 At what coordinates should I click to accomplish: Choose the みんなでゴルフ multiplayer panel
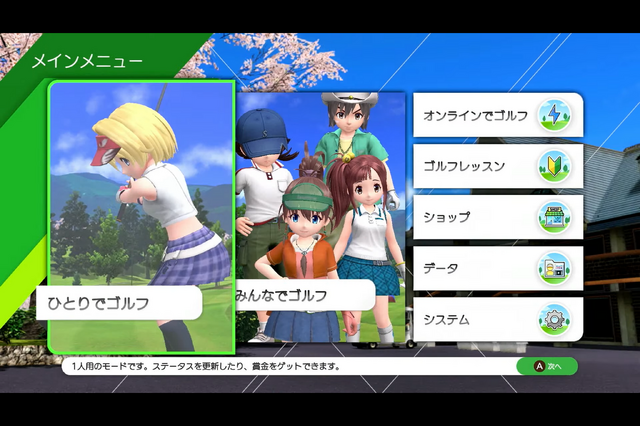pos(321,217)
